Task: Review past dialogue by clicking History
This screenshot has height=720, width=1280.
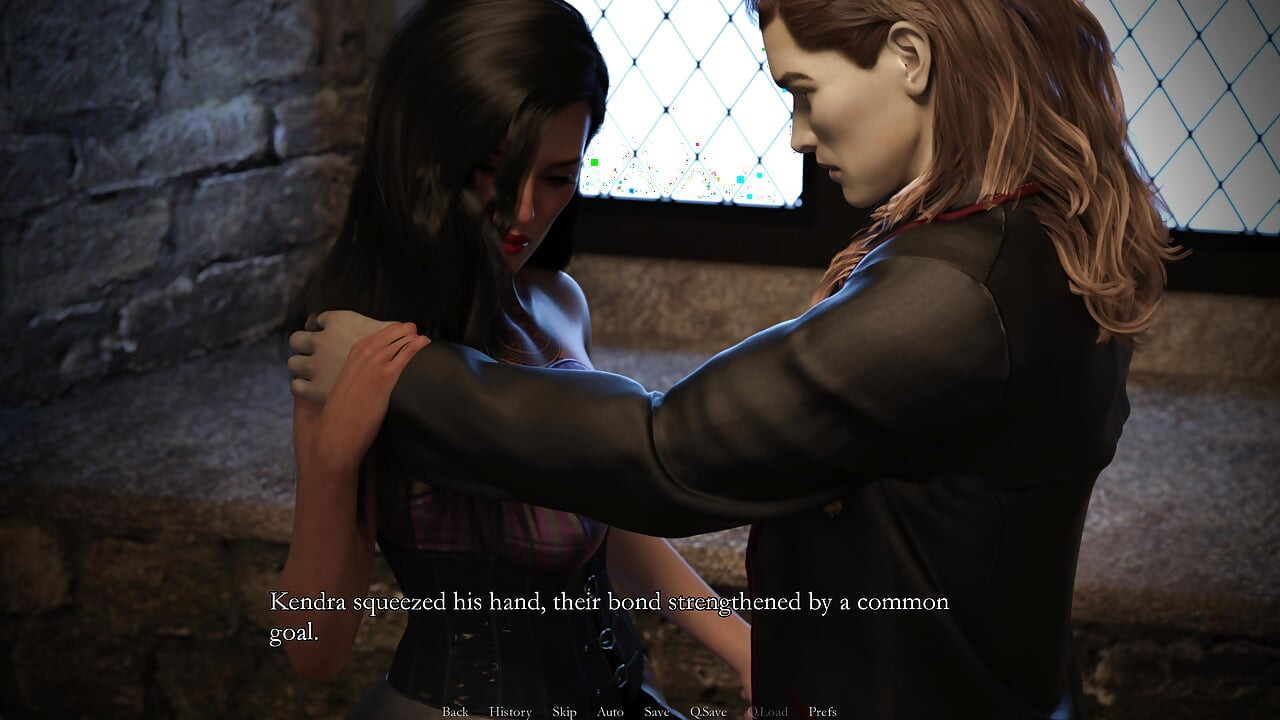Action: point(510,711)
